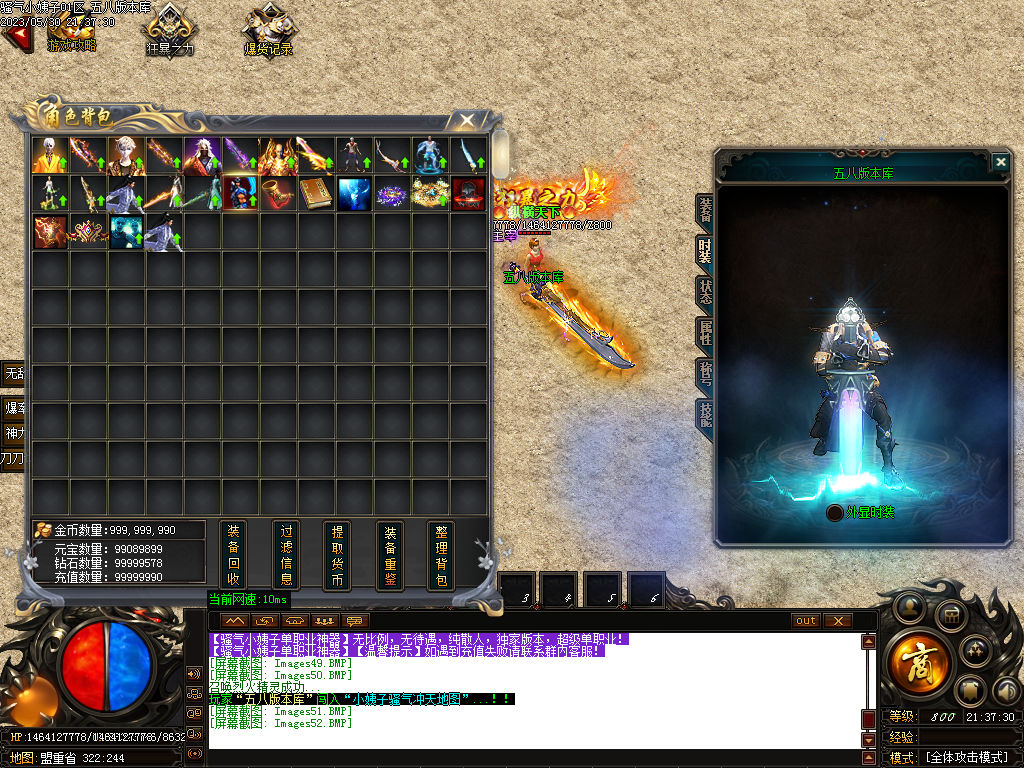The width and height of the screenshot is (1024, 768).
Task: Pick the red horn item in the backpack
Action: 278,194
